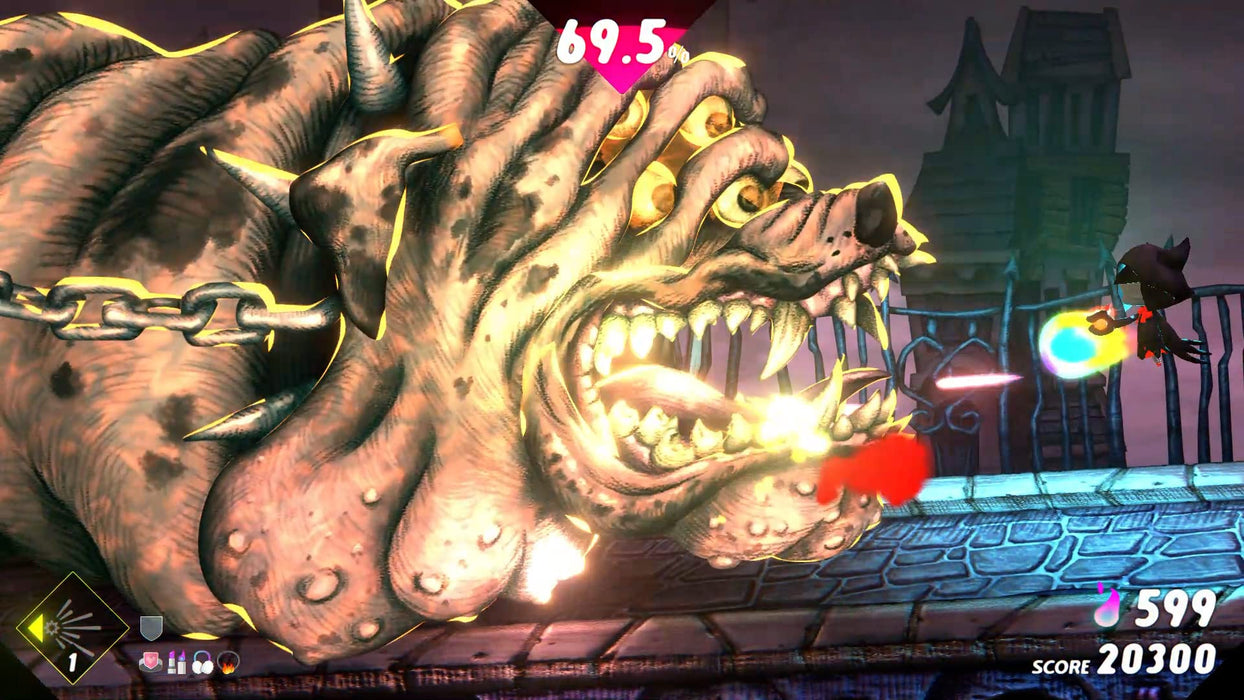This screenshot has width=1244, height=700.
Task: Select the pink heart ring item
Action: 150,661
